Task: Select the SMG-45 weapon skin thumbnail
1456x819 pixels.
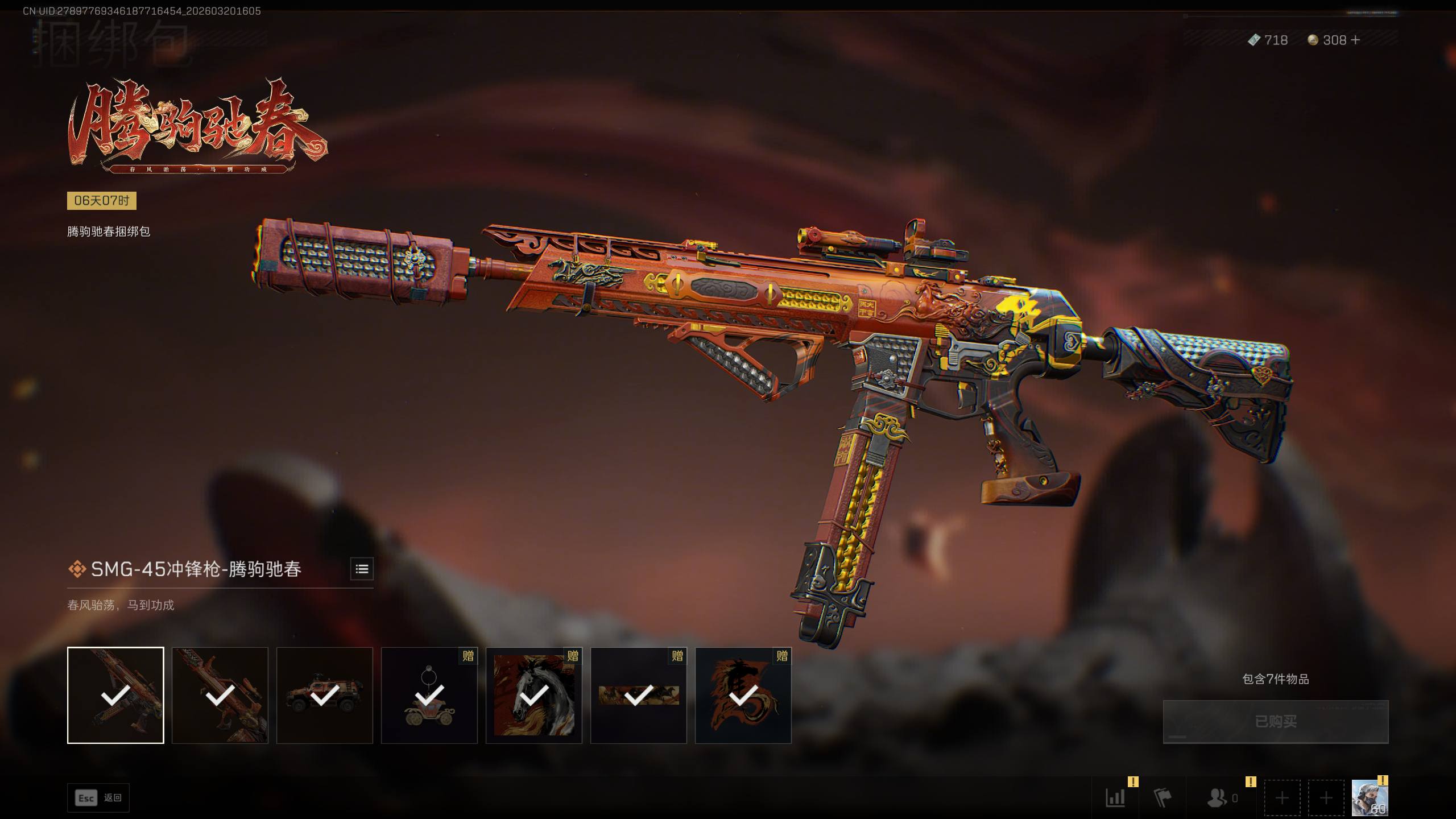Action: pyautogui.click(x=115, y=695)
